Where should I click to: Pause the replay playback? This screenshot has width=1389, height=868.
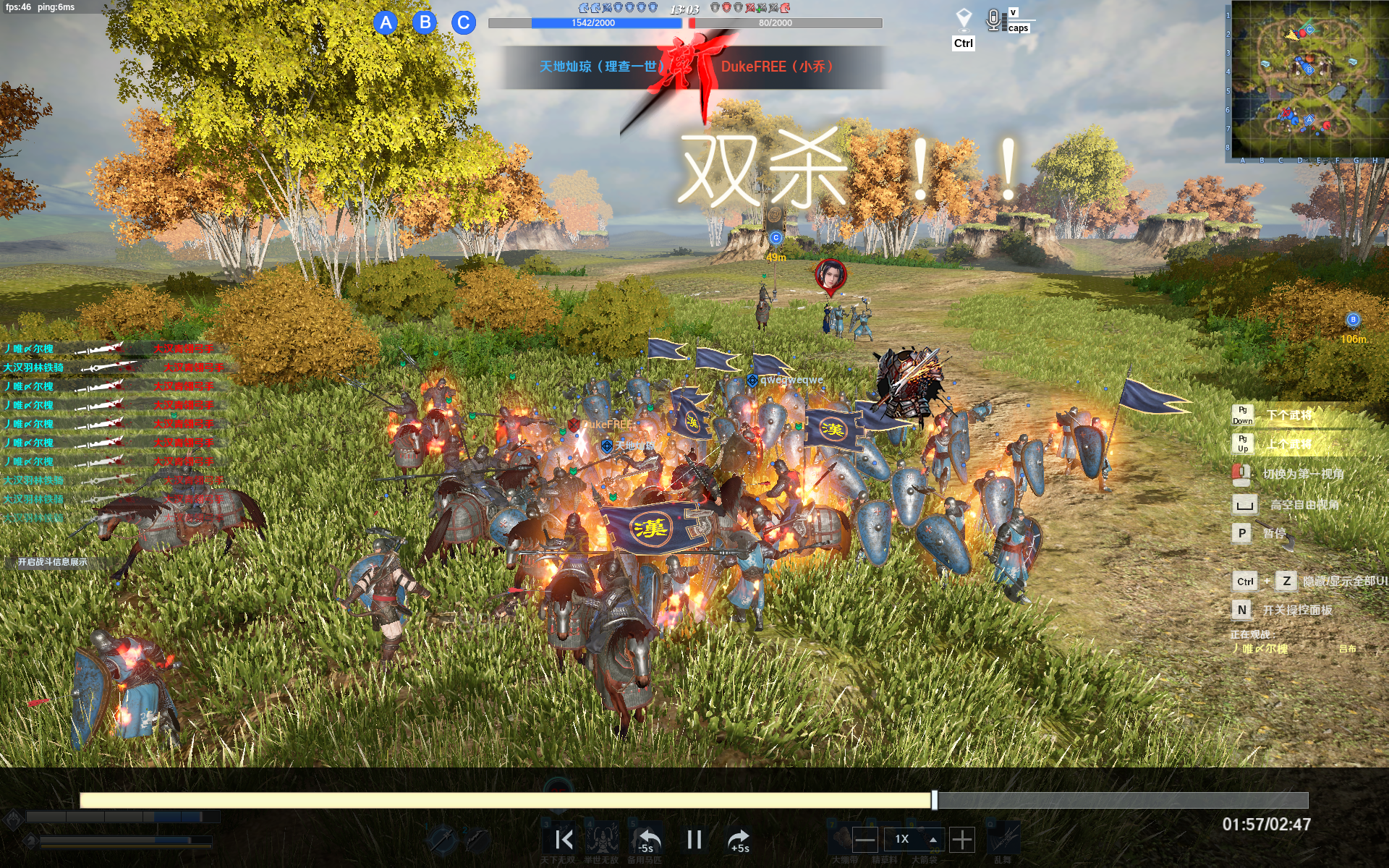[x=694, y=840]
